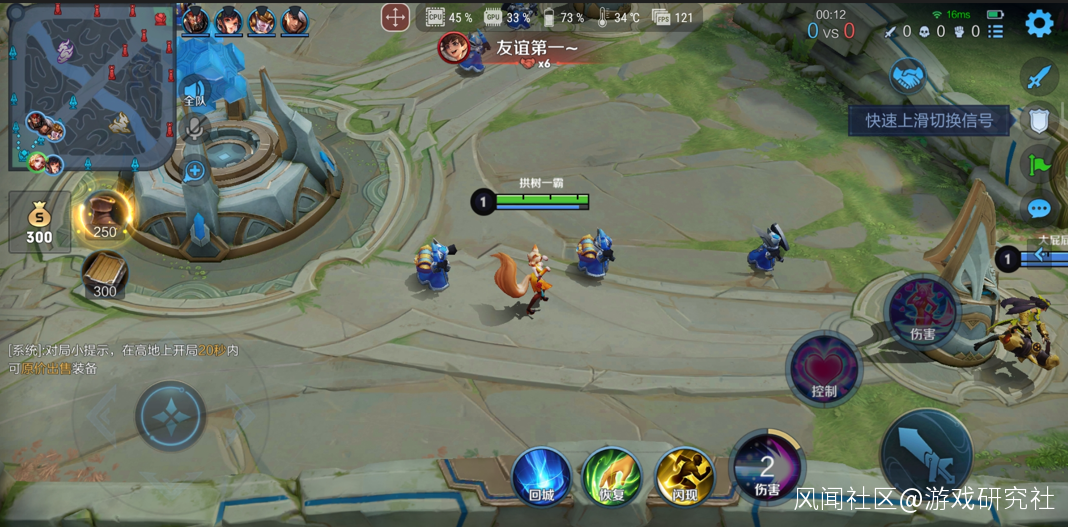Activate the 回城 recall ability

(541, 473)
